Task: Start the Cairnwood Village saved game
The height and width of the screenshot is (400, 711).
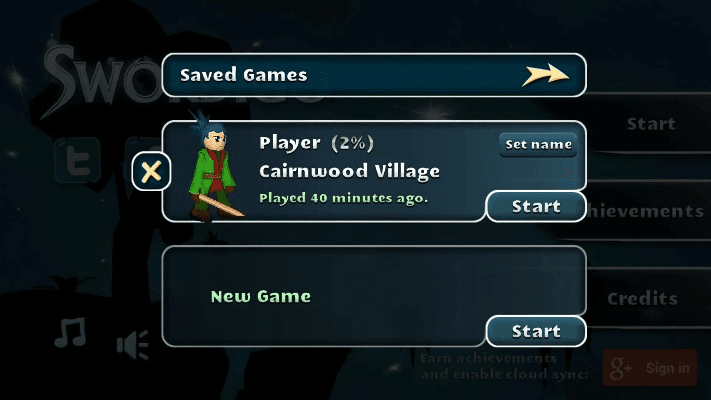Action: (x=536, y=207)
